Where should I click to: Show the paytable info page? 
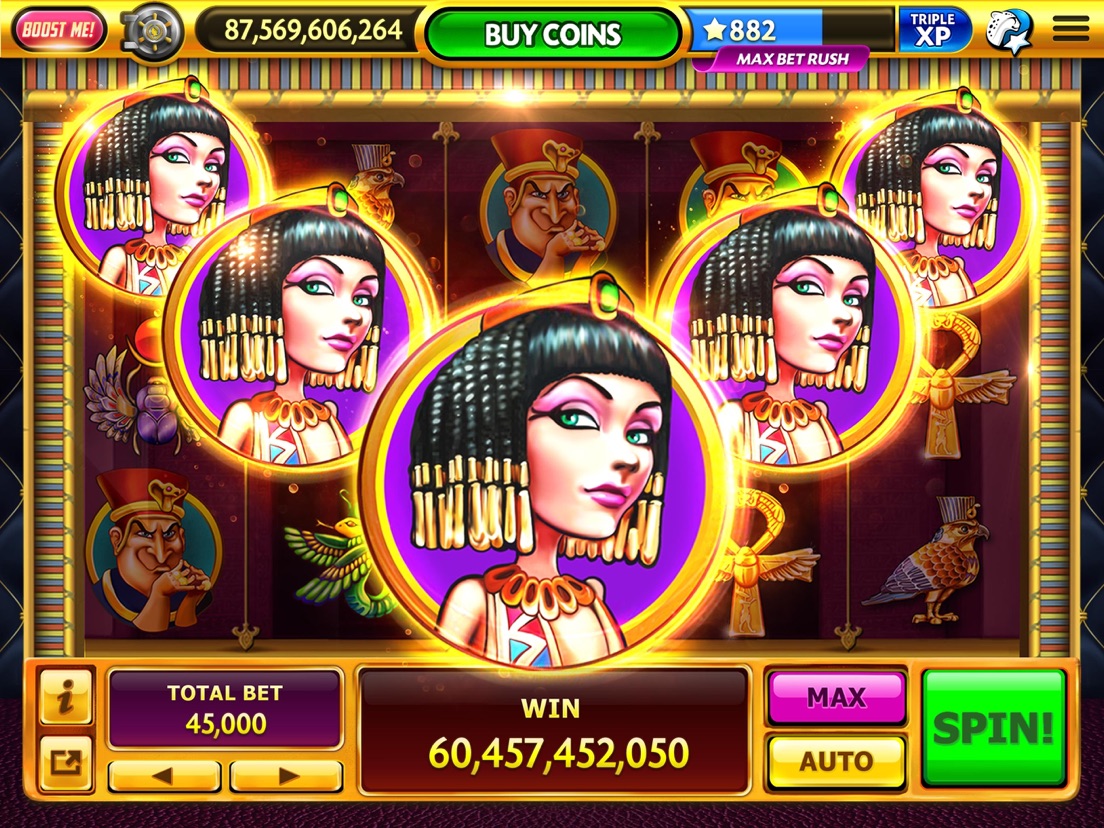tap(66, 697)
